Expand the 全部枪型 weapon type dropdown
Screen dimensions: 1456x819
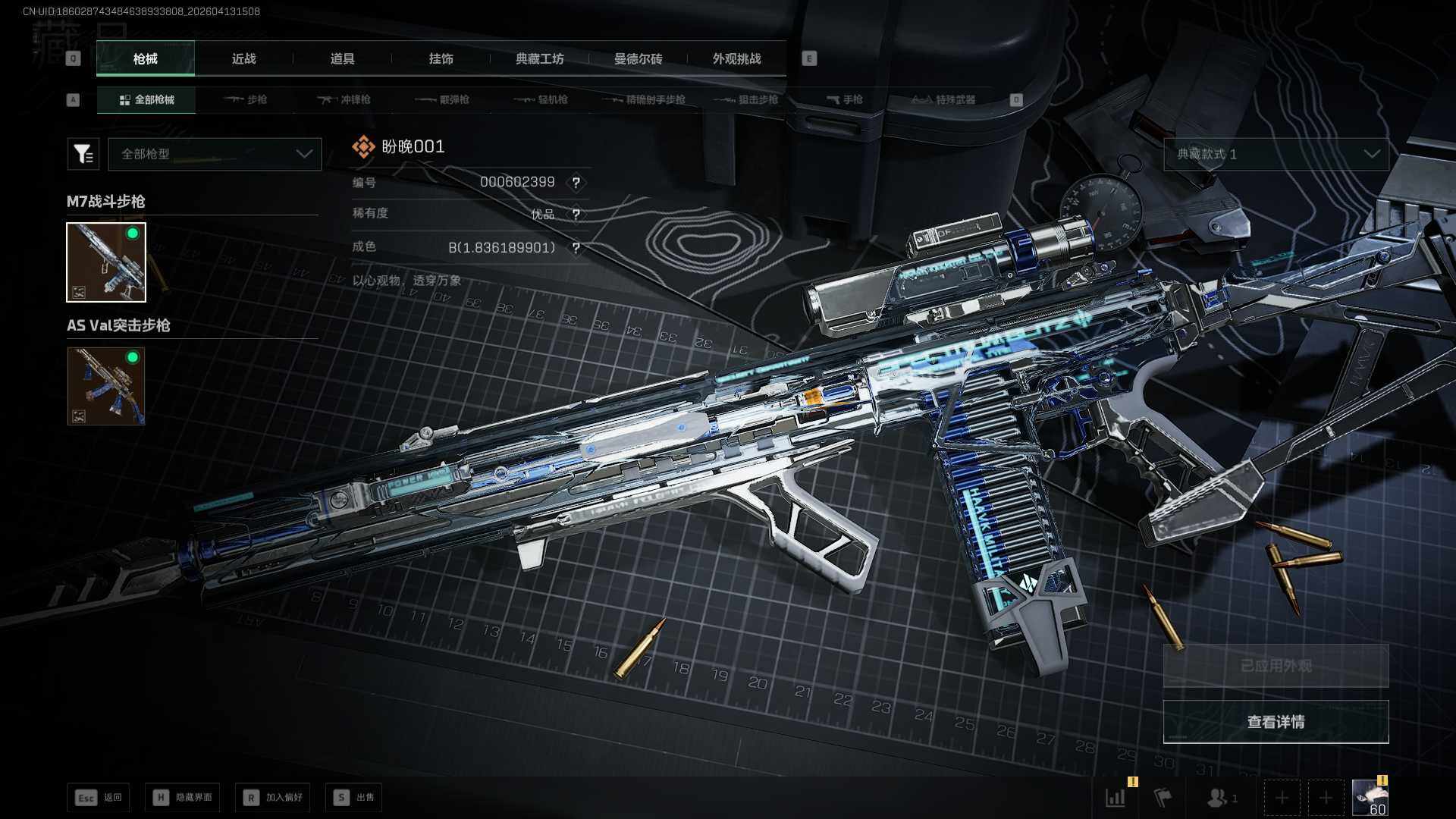215,154
